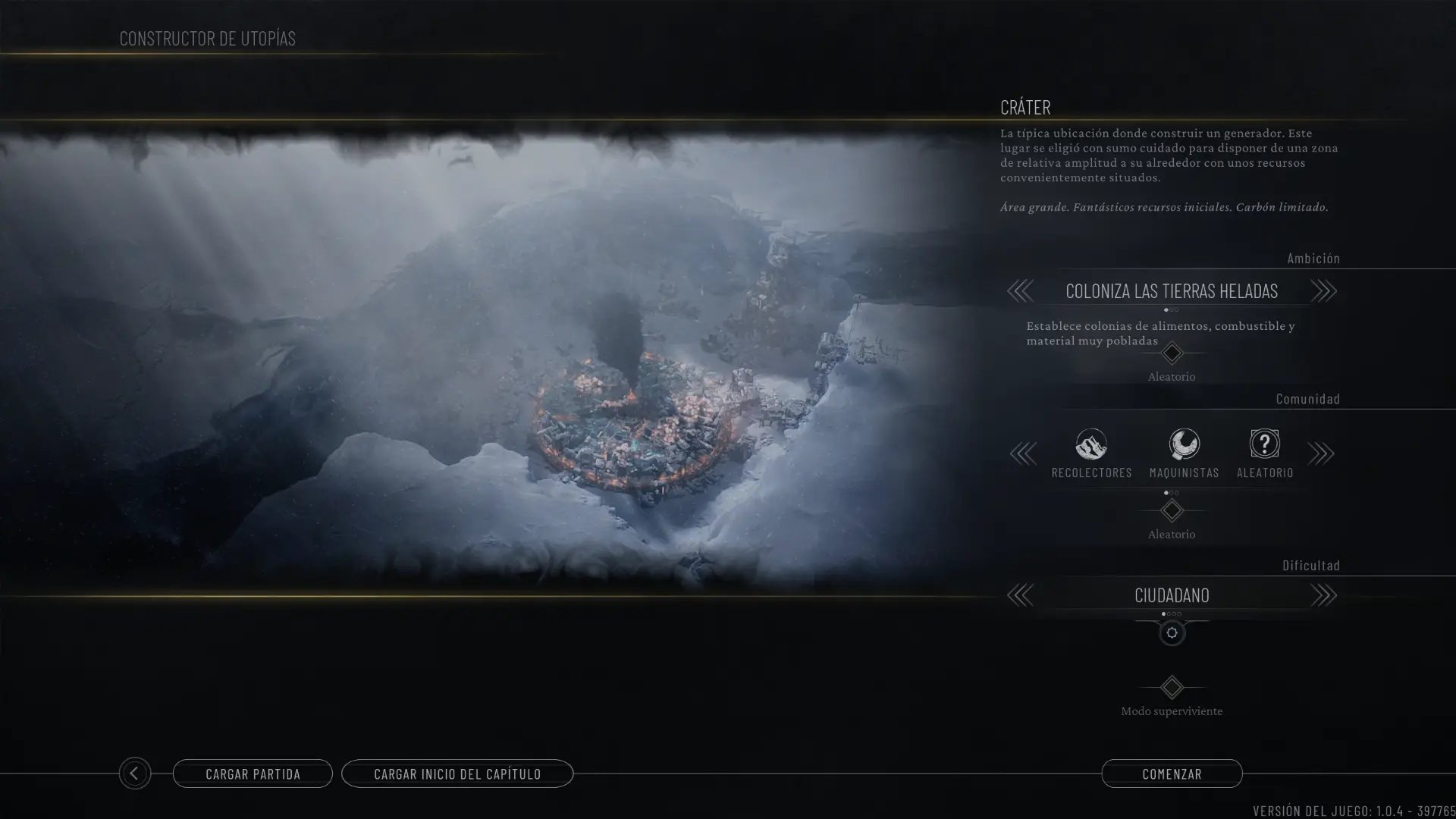Toggle the Aleatorio diamond under Ambición
The width and height of the screenshot is (1456, 819).
click(x=1172, y=353)
